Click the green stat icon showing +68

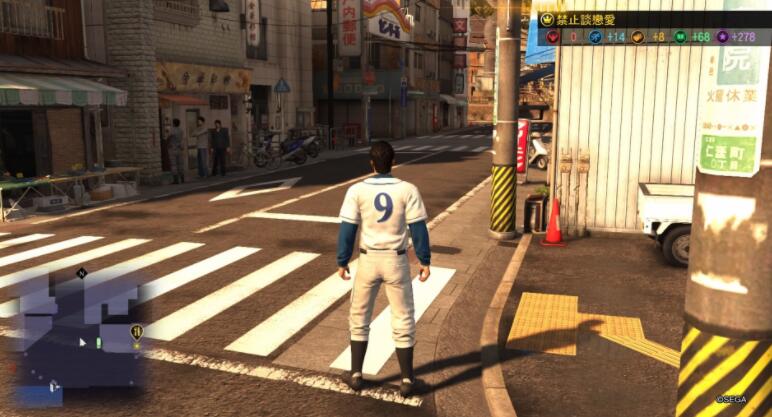point(680,37)
